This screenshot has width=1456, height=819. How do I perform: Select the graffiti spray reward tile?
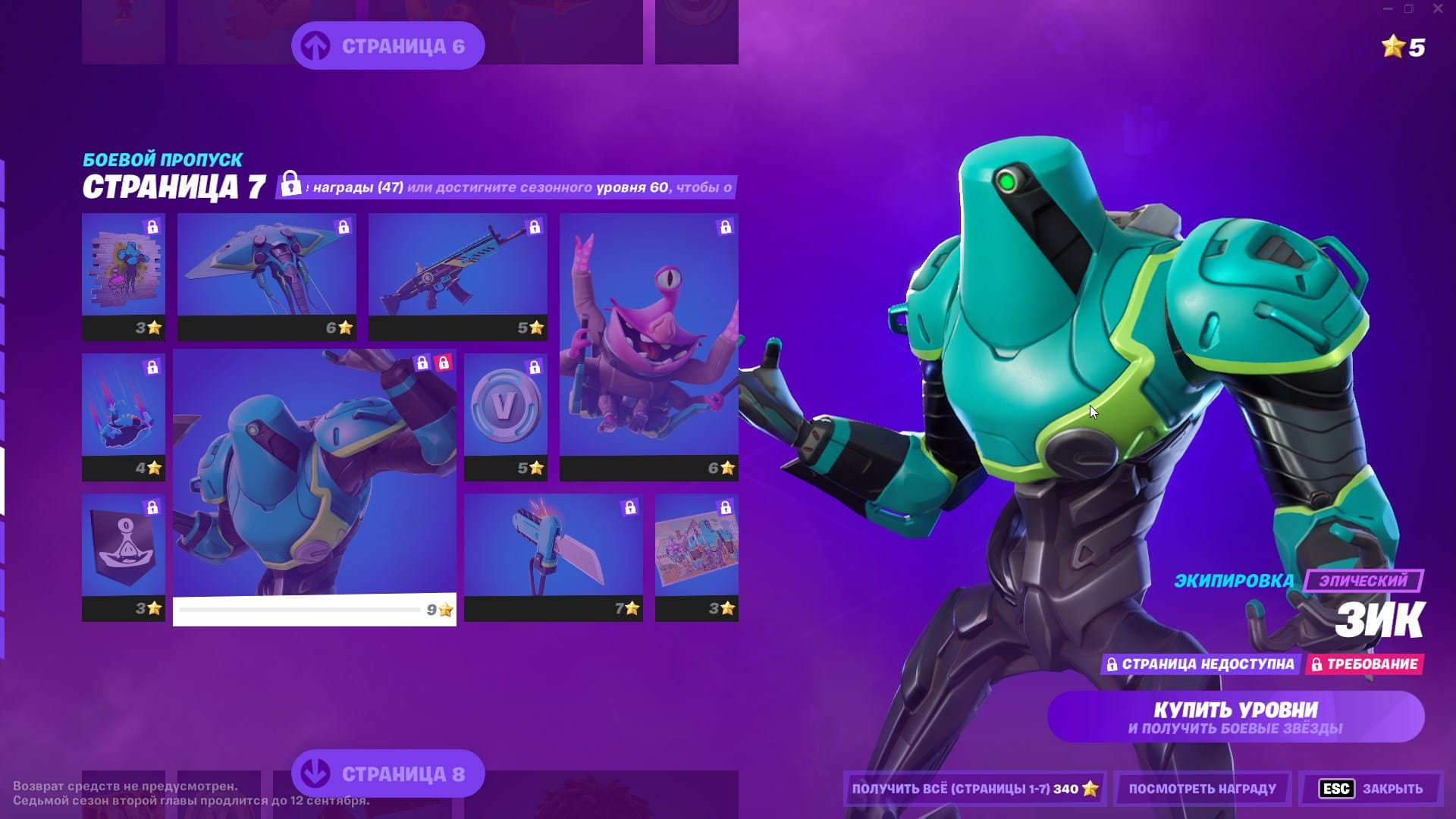pyautogui.click(x=124, y=276)
